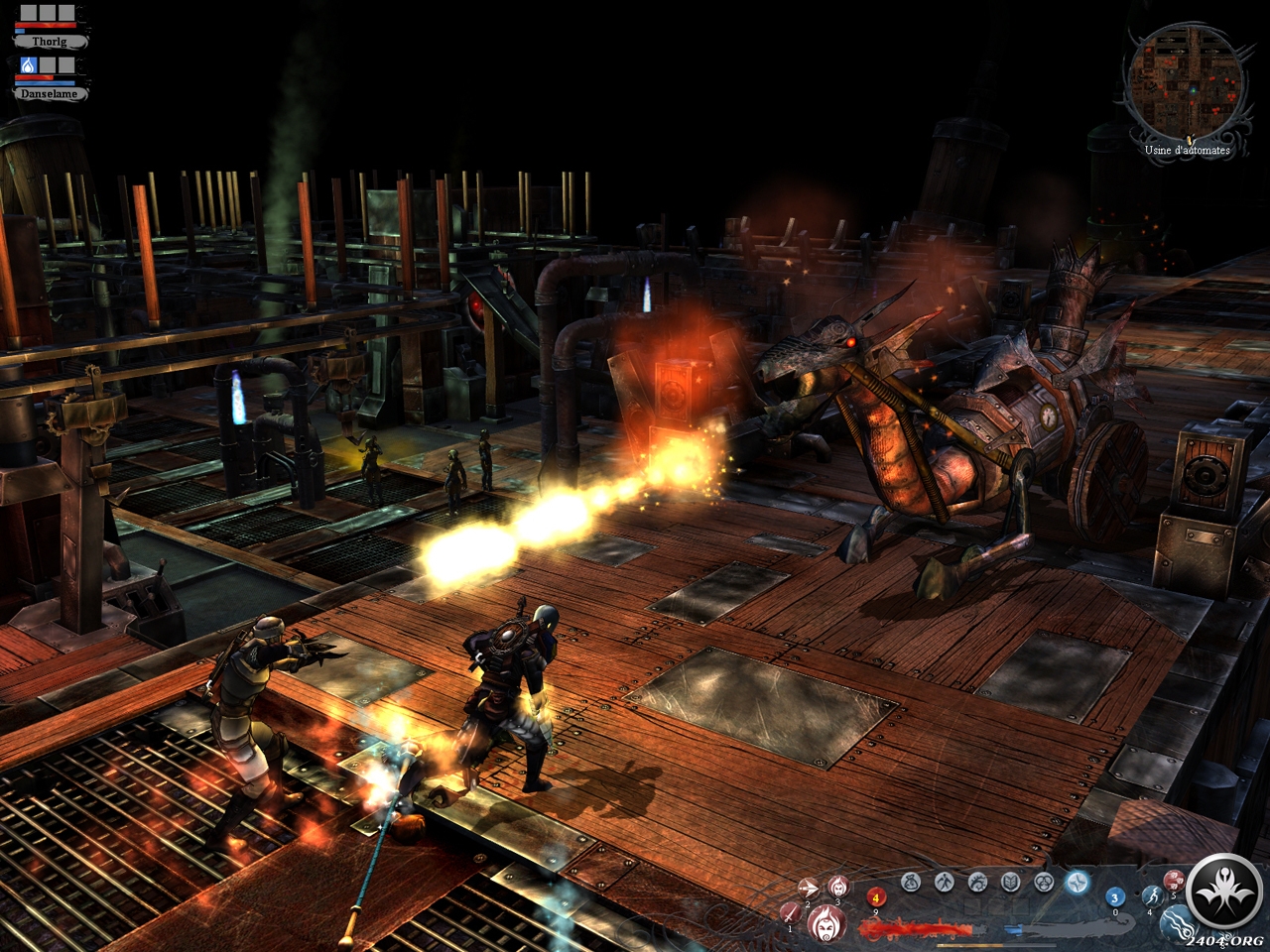The height and width of the screenshot is (952, 1270).
Task: Select the large red bearded face skill
Action: pos(825,922)
